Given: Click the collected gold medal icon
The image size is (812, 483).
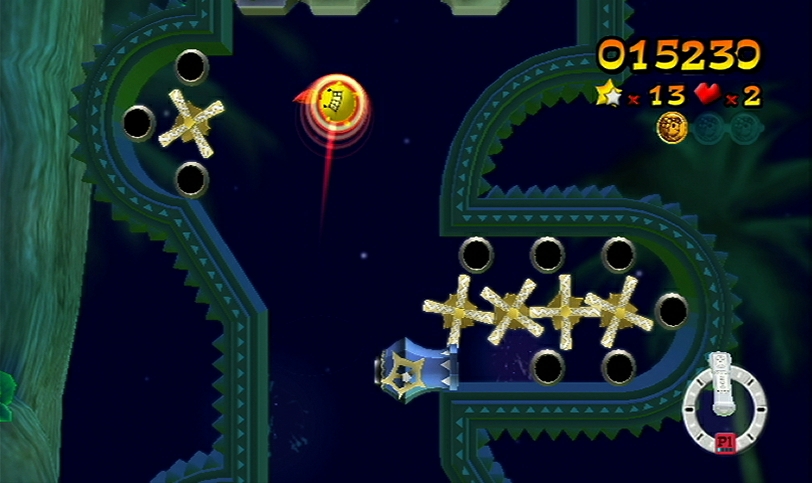Looking at the screenshot, I should click(670, 127).
